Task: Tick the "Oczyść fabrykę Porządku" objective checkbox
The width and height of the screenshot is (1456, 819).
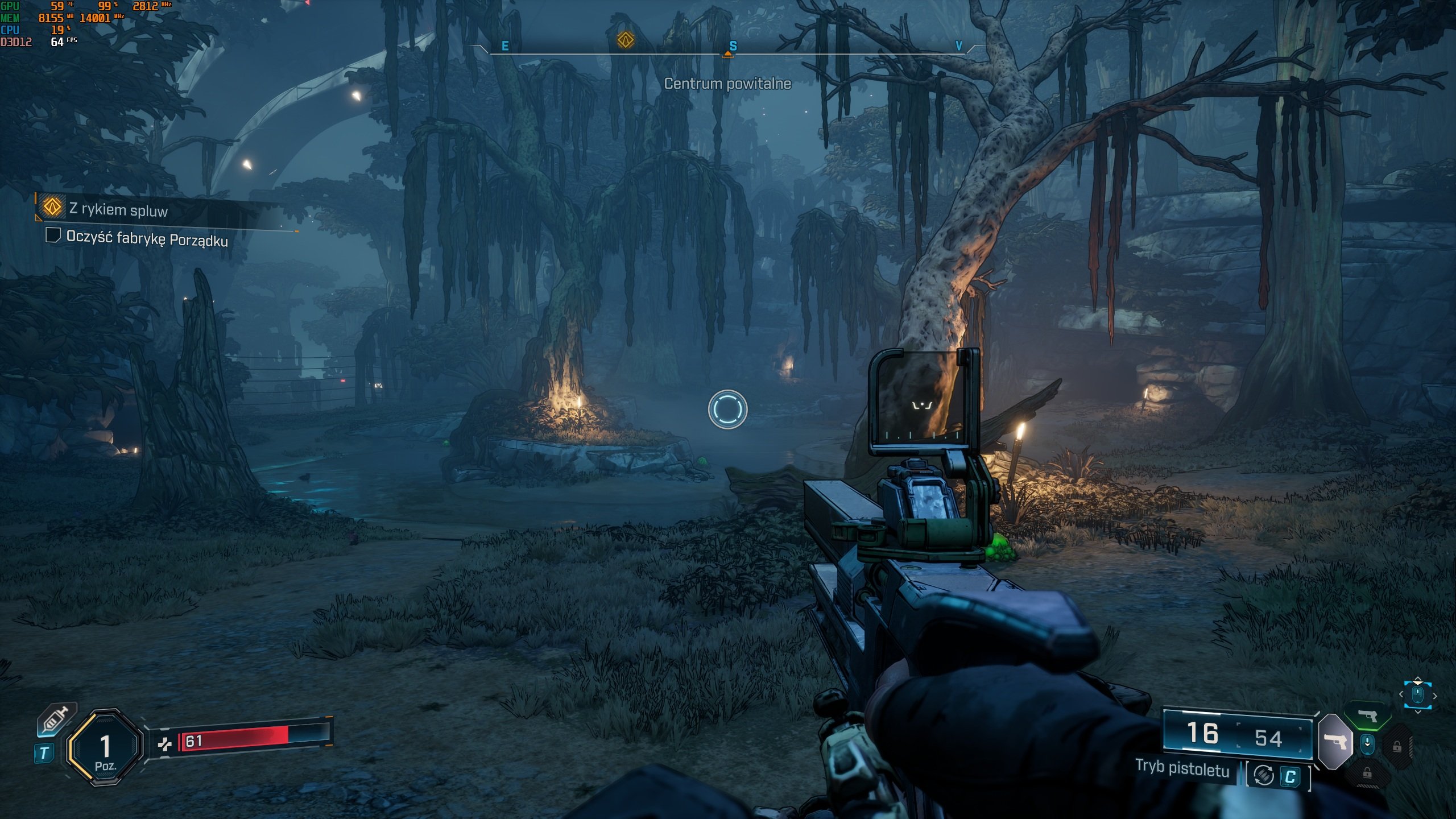Action: click(53, 235)
